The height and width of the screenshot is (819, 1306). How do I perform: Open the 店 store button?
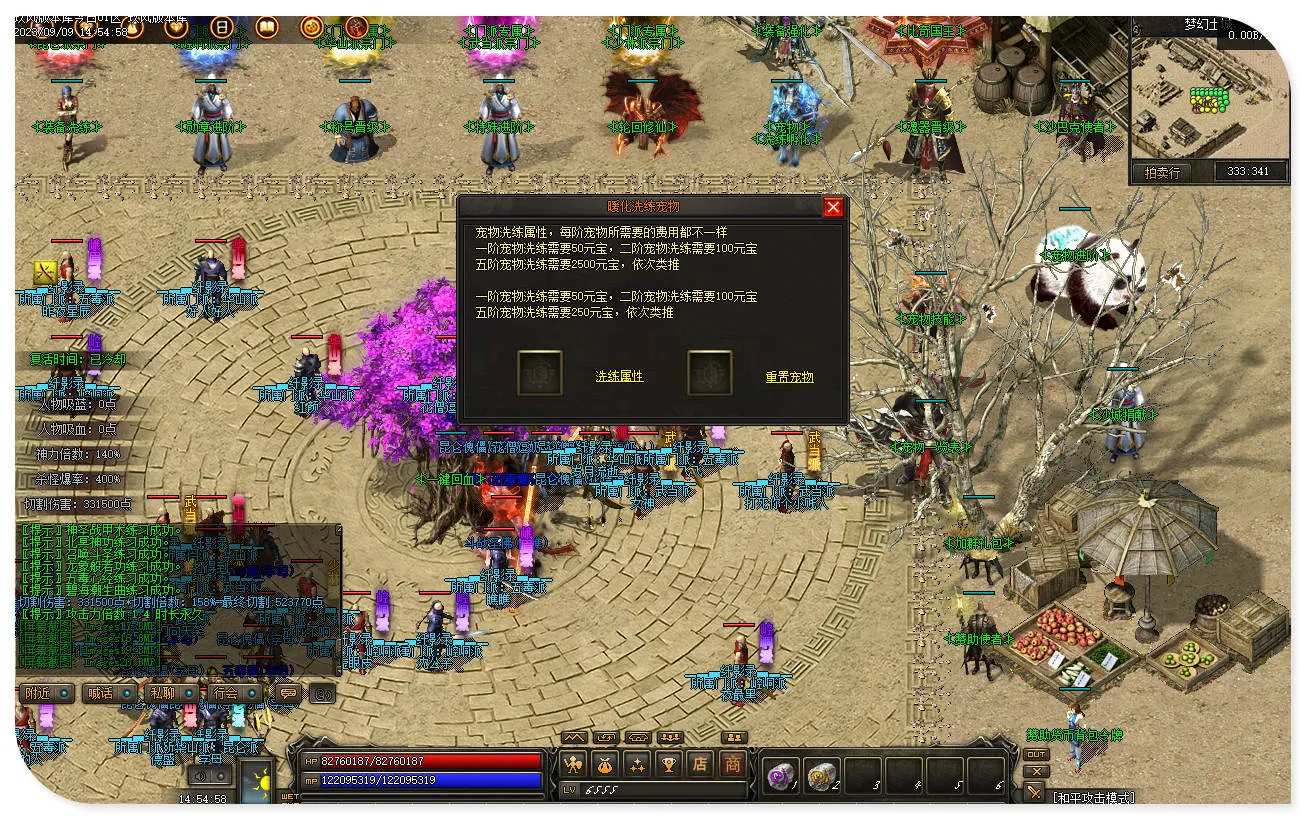click(701, 765)
